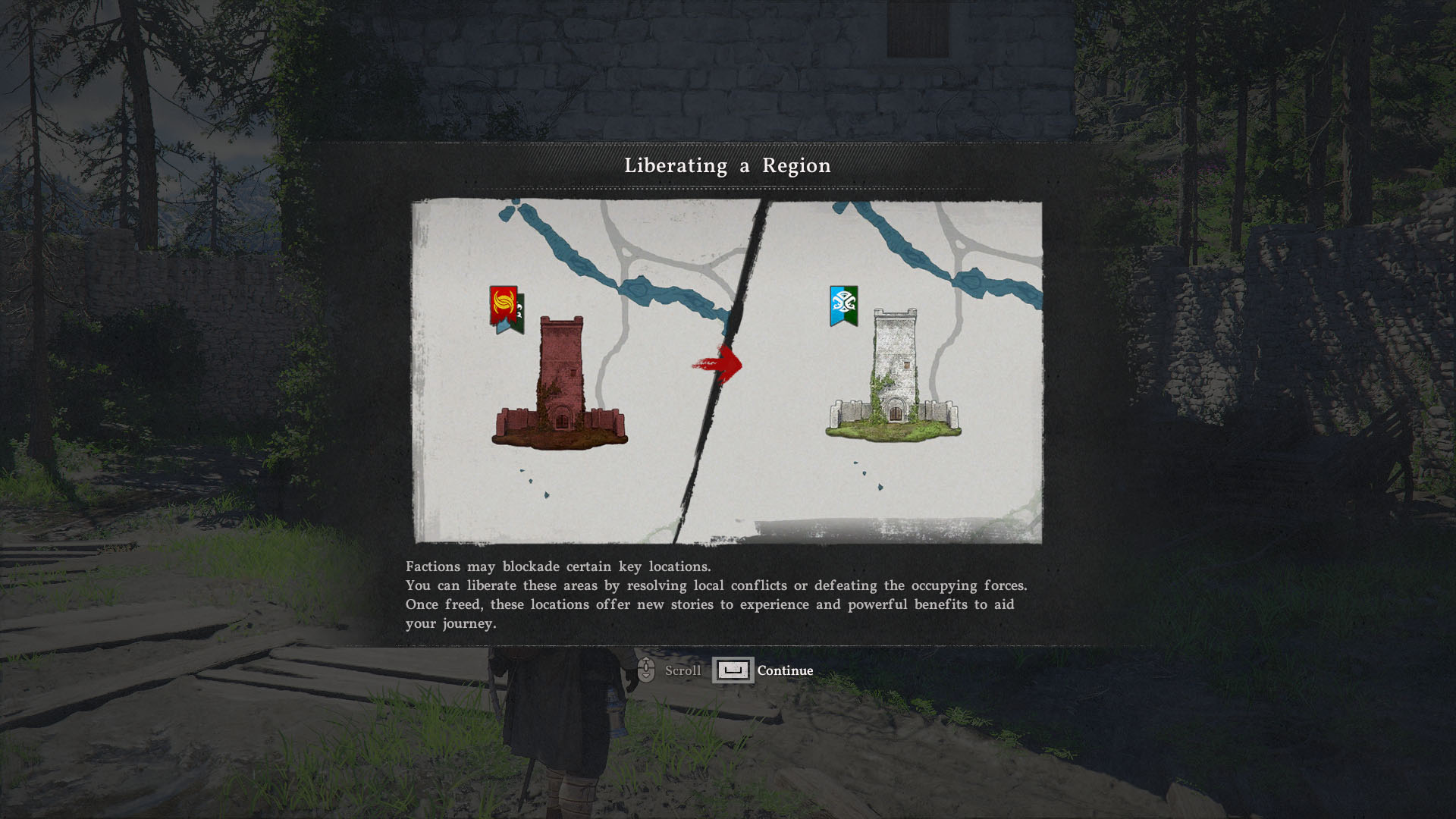Image resolution: width=1456 pixels, height=819 pixels.
Task: Click the line about blockading key locations
Action: 559,566
